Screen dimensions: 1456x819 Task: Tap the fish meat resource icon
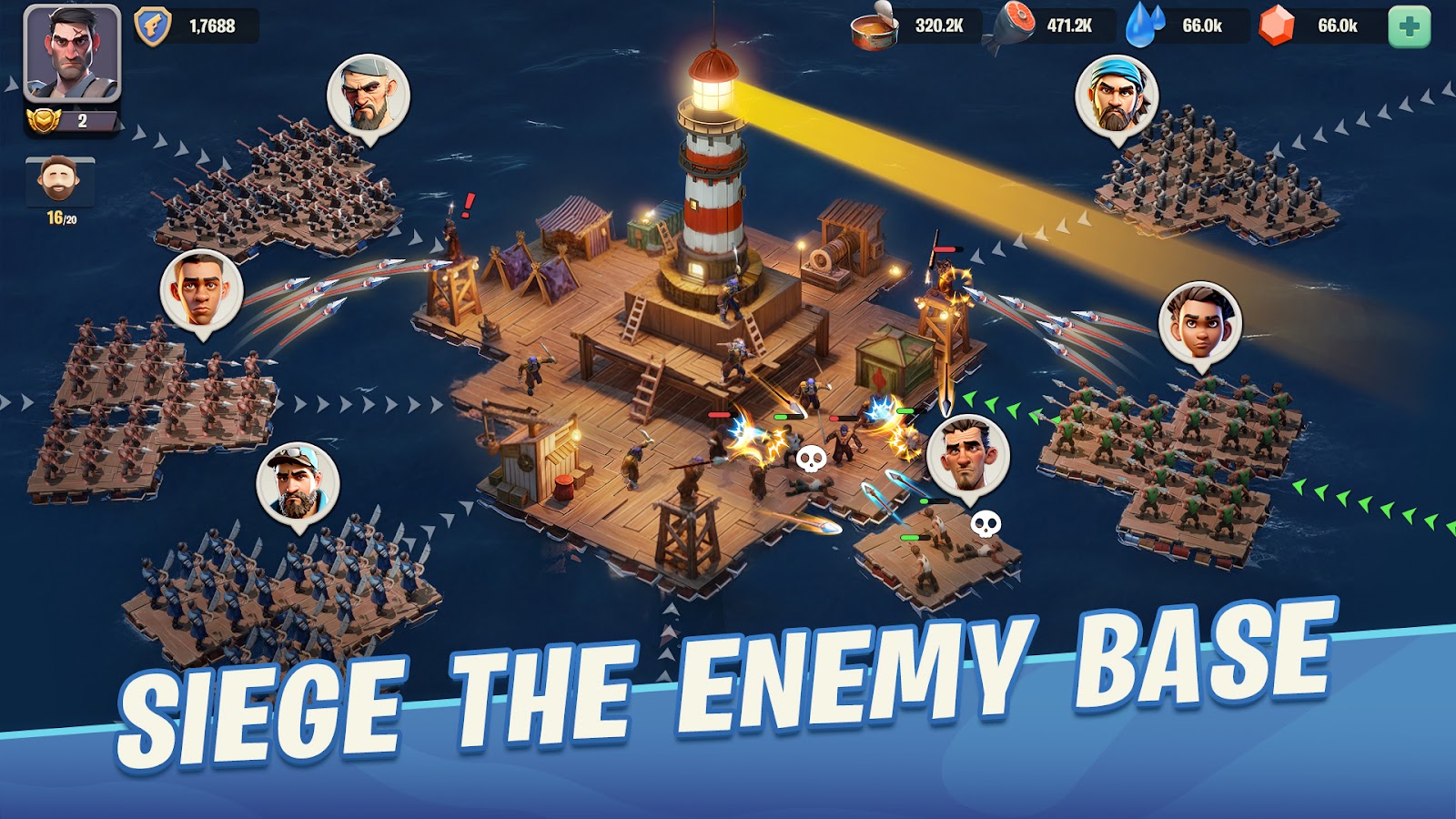point(1014,25)
